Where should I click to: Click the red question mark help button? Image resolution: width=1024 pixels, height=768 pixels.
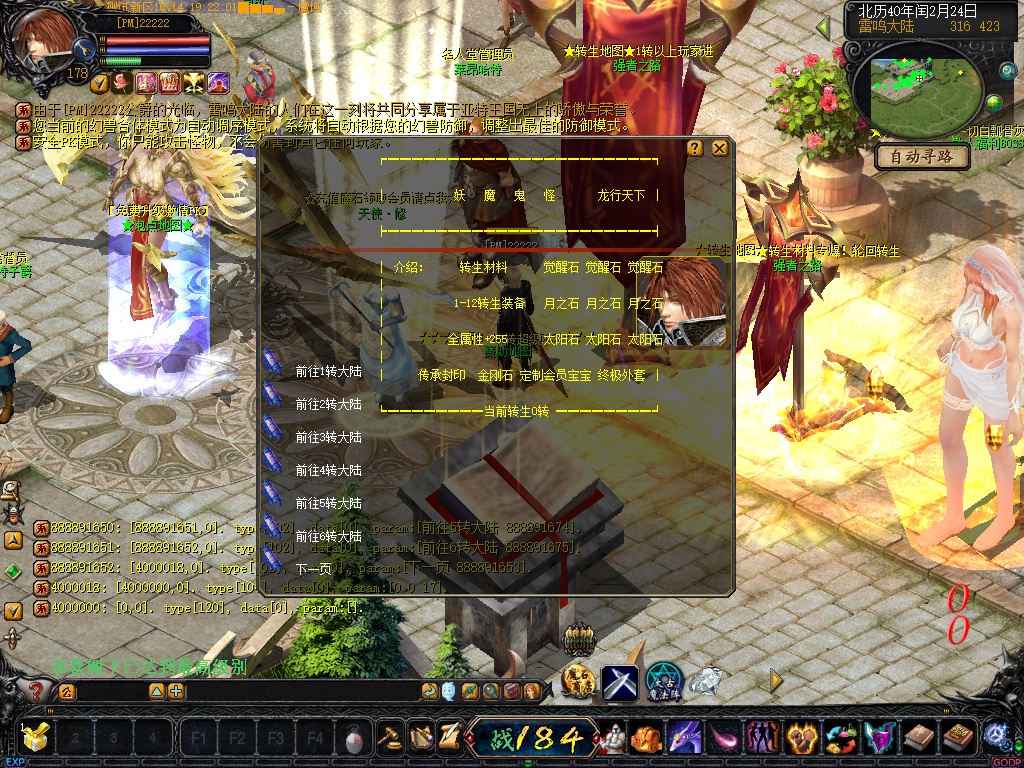point(36,690)
